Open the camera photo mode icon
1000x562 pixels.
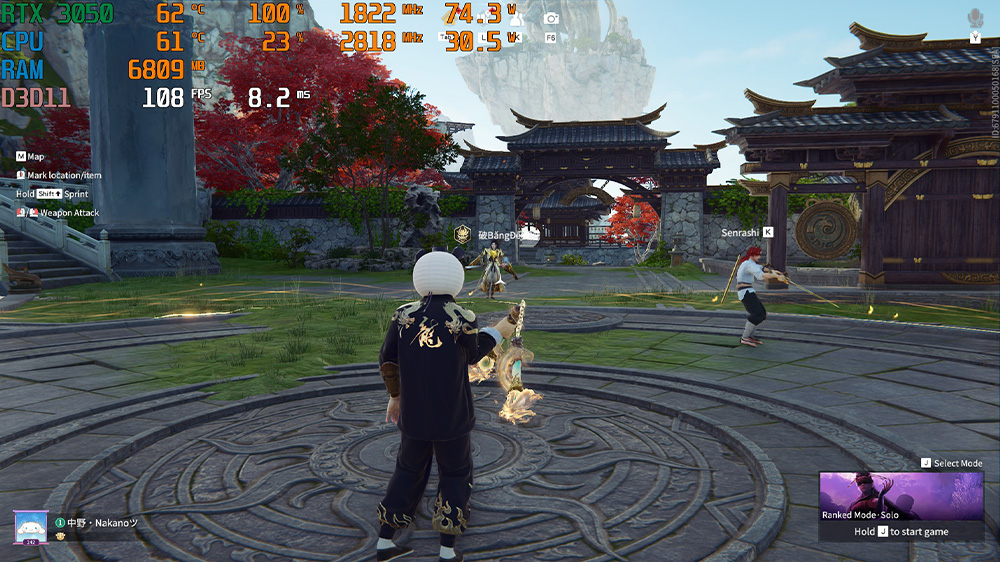tap(551, 18)
